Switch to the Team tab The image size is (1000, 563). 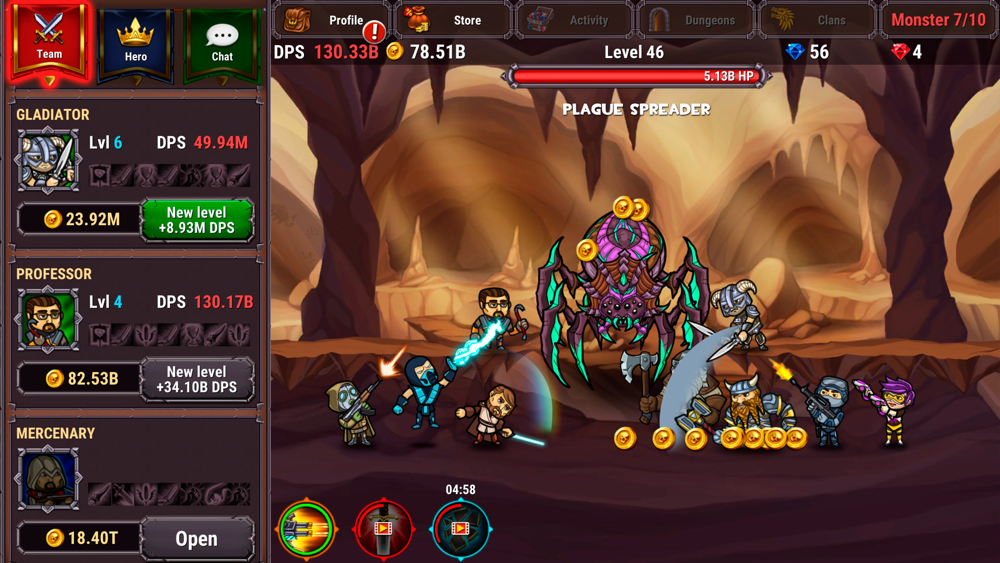click(49, 40)
